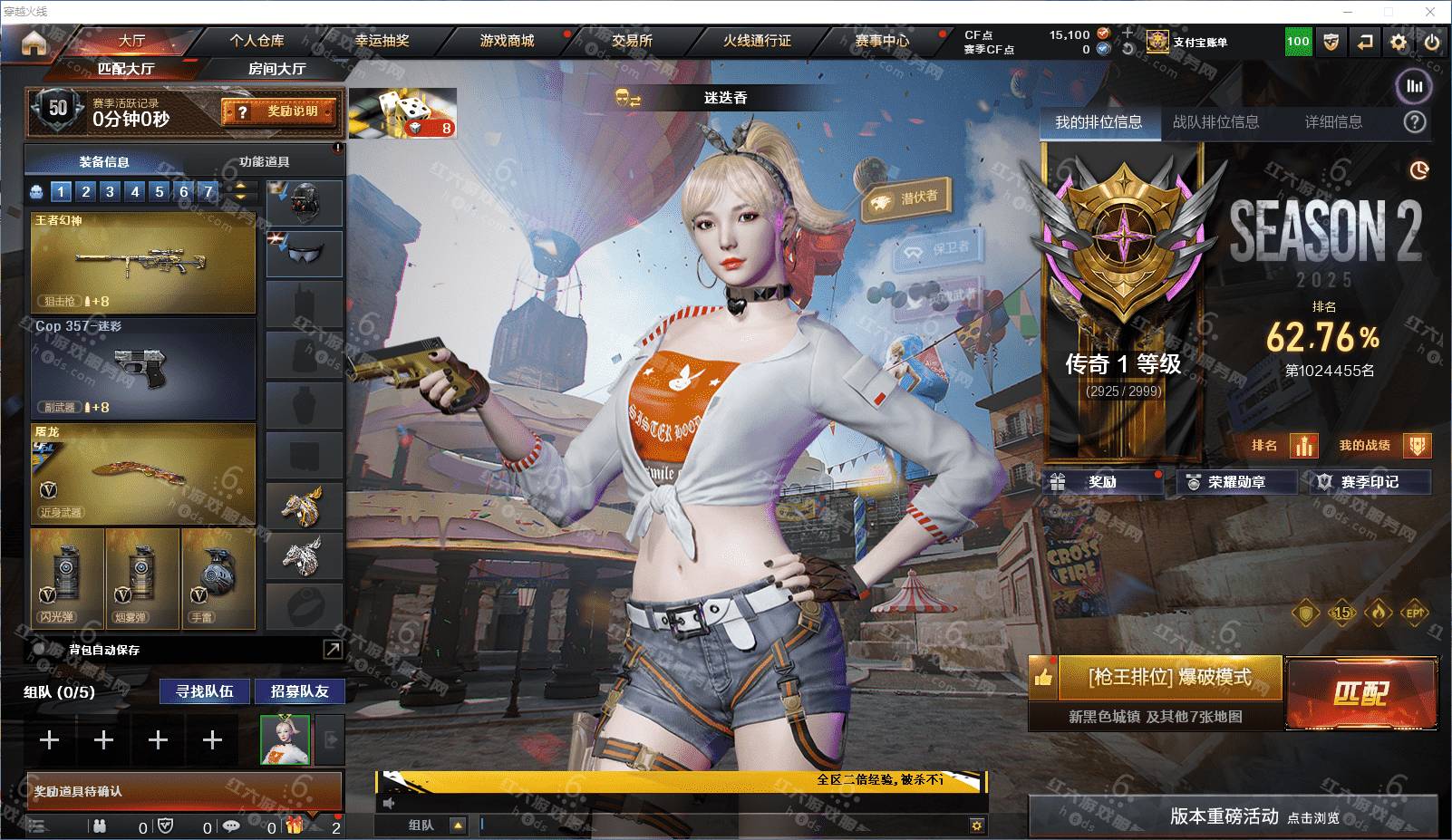Viewport: 1452px width, 840px height.
Task: Open the 功能道具 function items tab
Action: pyautogui.click(x=265, y=162)
